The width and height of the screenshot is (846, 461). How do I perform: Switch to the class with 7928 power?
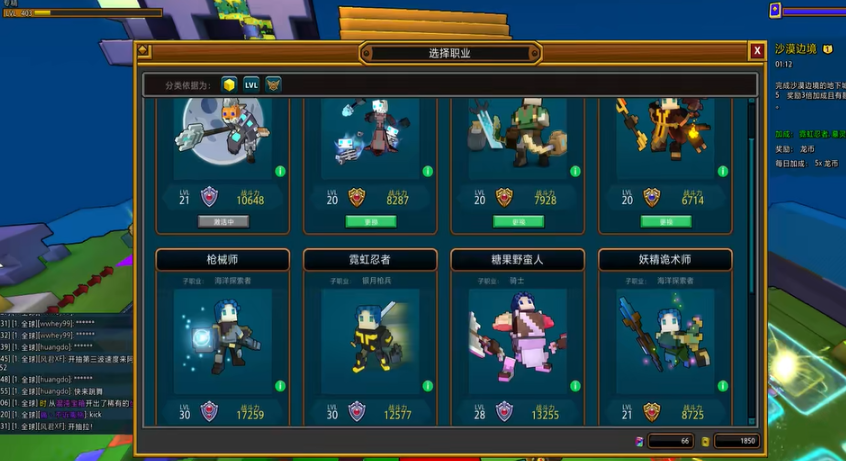pos(518,221)
